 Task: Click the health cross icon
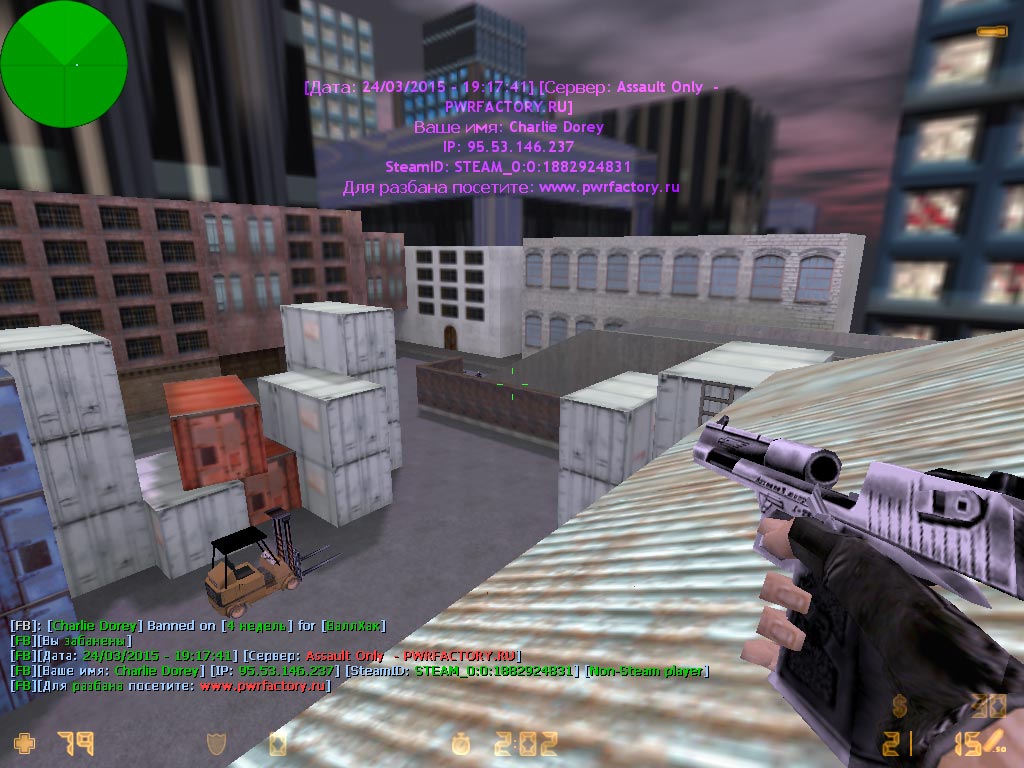[x=23, y=743]
